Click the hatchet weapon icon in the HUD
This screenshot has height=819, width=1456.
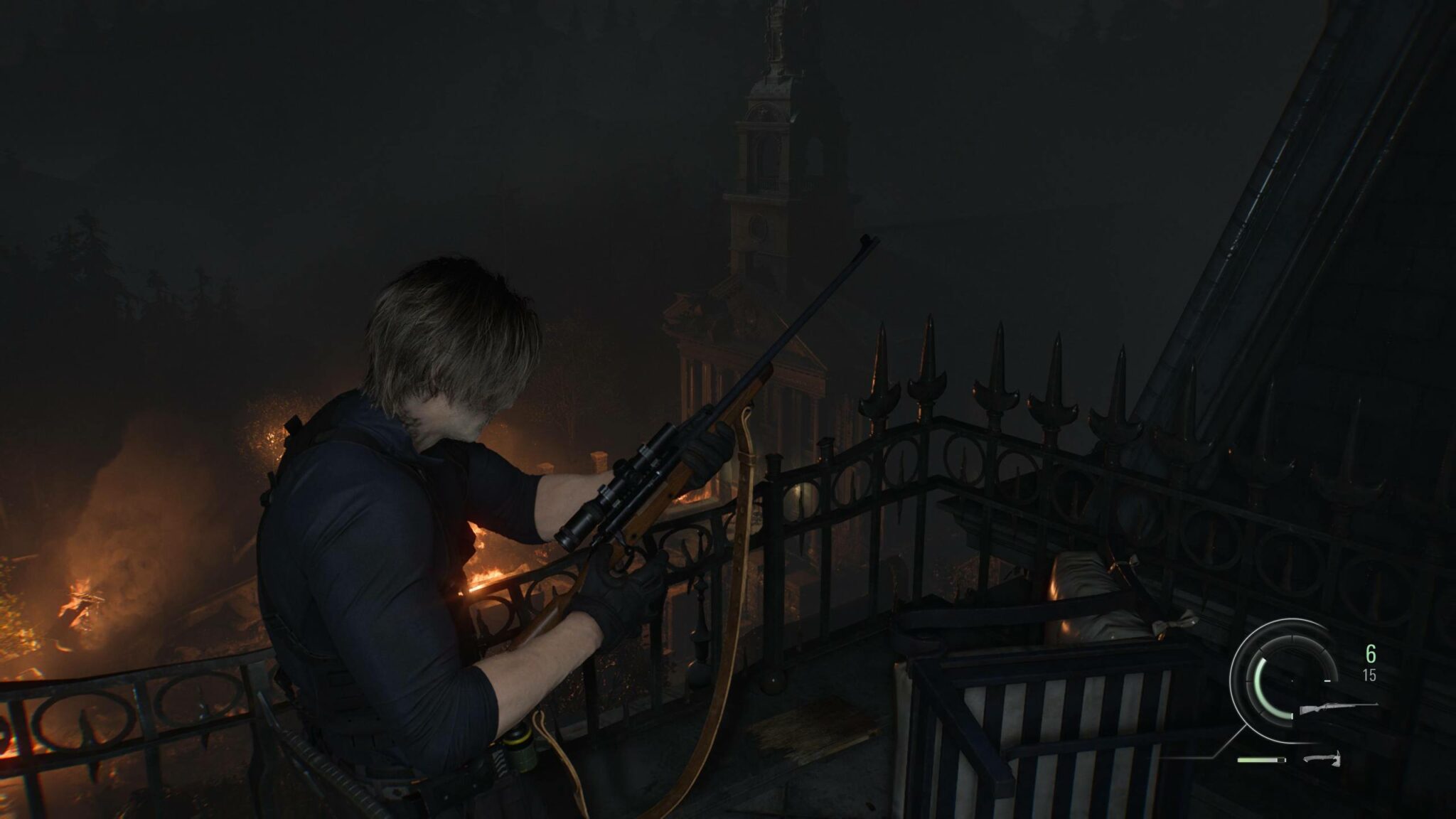(1323, 760)
